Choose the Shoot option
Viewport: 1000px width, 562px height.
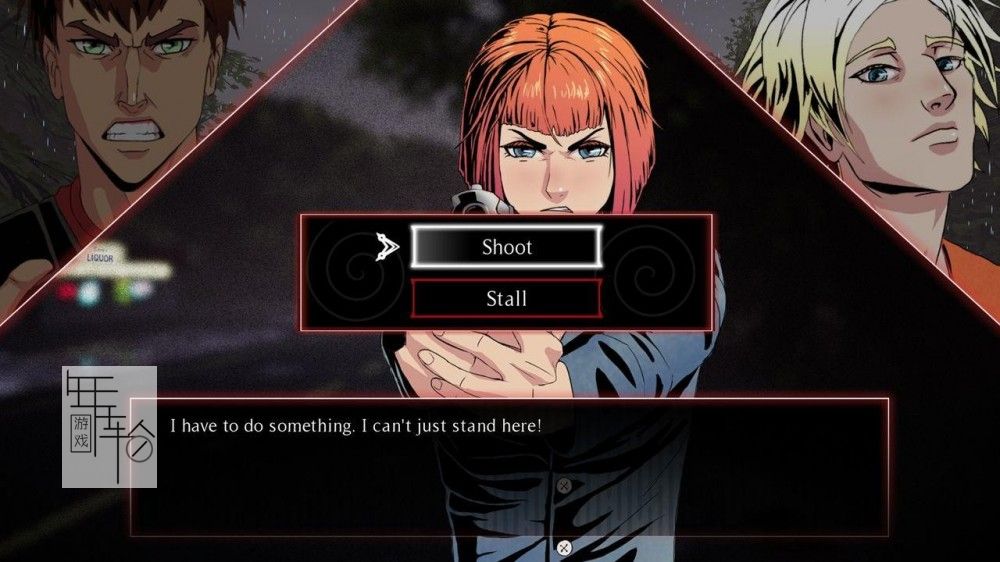pyautogui.click(x=507, y=247)
